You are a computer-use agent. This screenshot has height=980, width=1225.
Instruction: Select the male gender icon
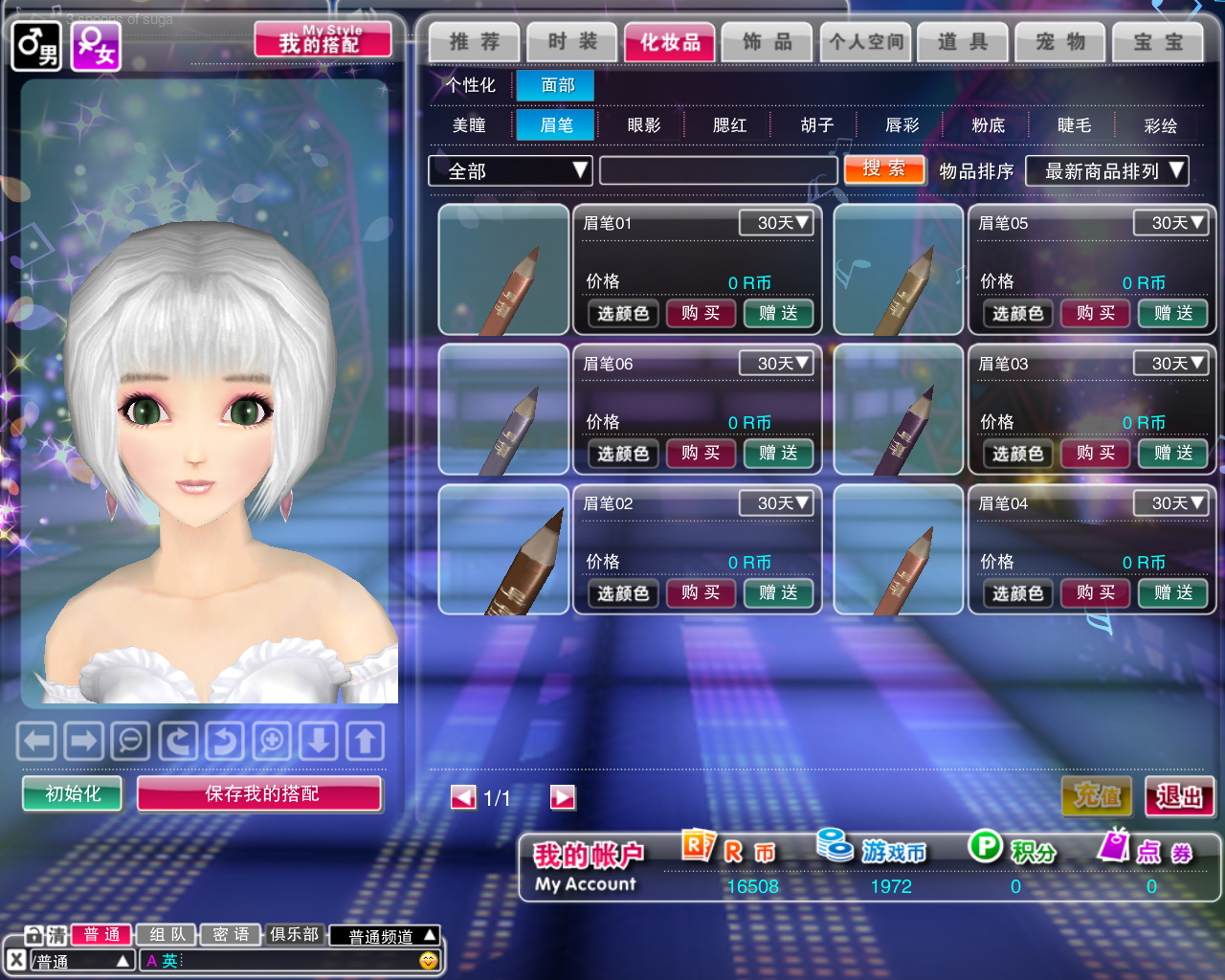pos(36,46)
